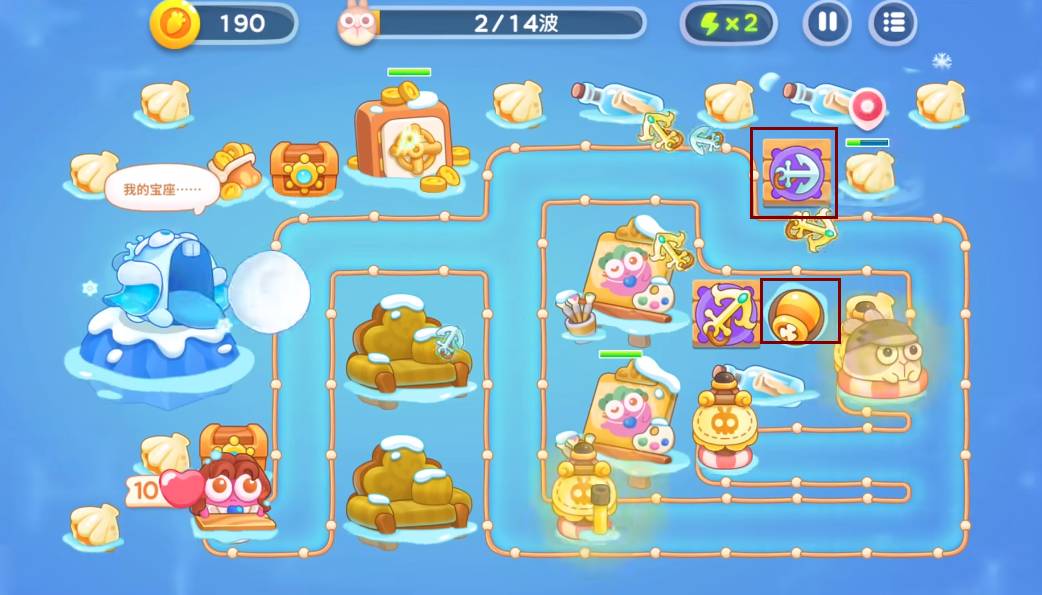Select the golden bell tower tile

coord(800,311)
